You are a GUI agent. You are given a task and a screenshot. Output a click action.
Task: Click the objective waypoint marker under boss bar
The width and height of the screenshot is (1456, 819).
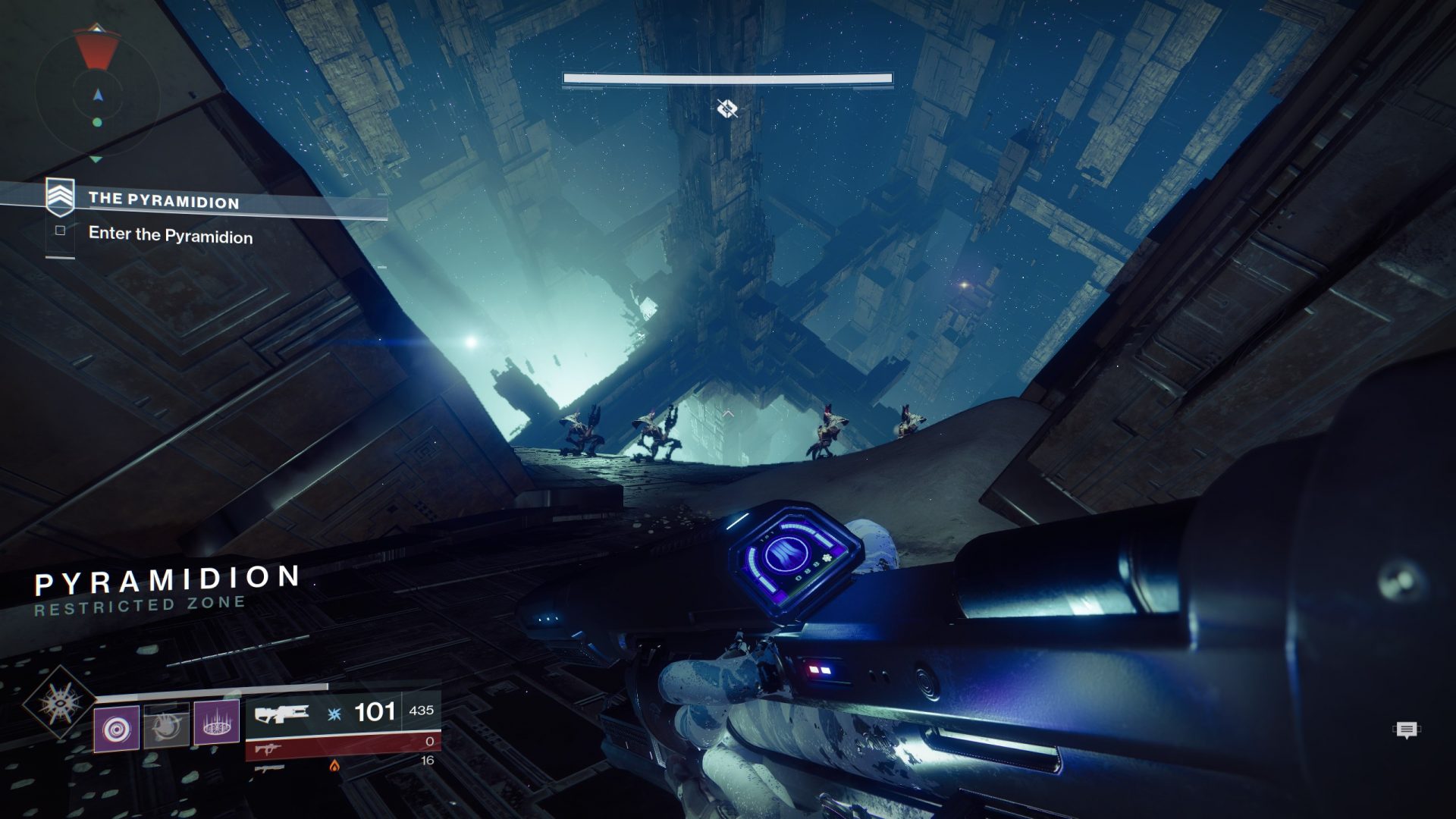(x=727, y=109)
